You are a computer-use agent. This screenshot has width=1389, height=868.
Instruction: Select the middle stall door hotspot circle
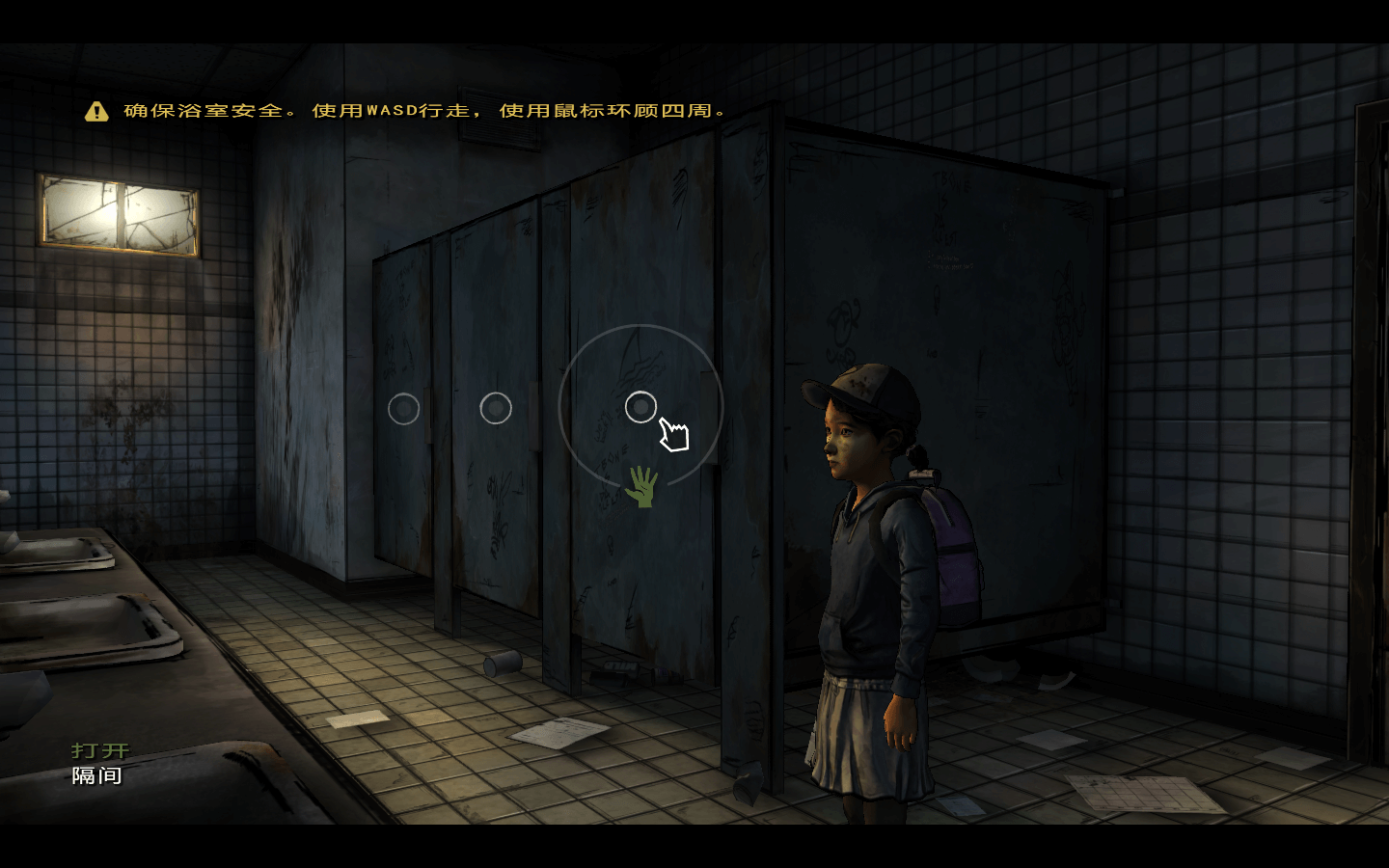pyautogui.click(x=496, y=408)
